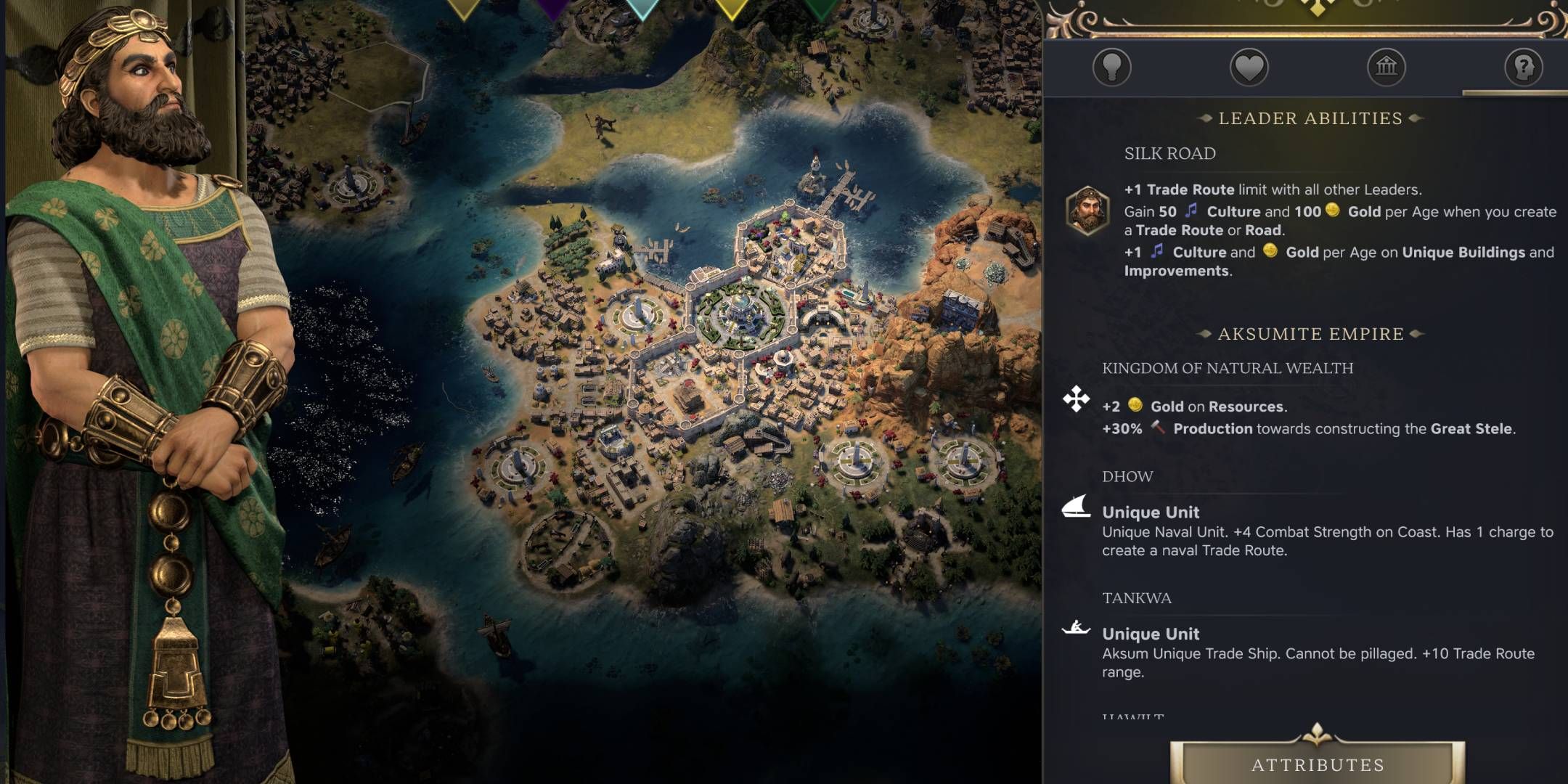Switch to the lightbulb tab
1568x784 pixels.
(x=1111, y=68)
